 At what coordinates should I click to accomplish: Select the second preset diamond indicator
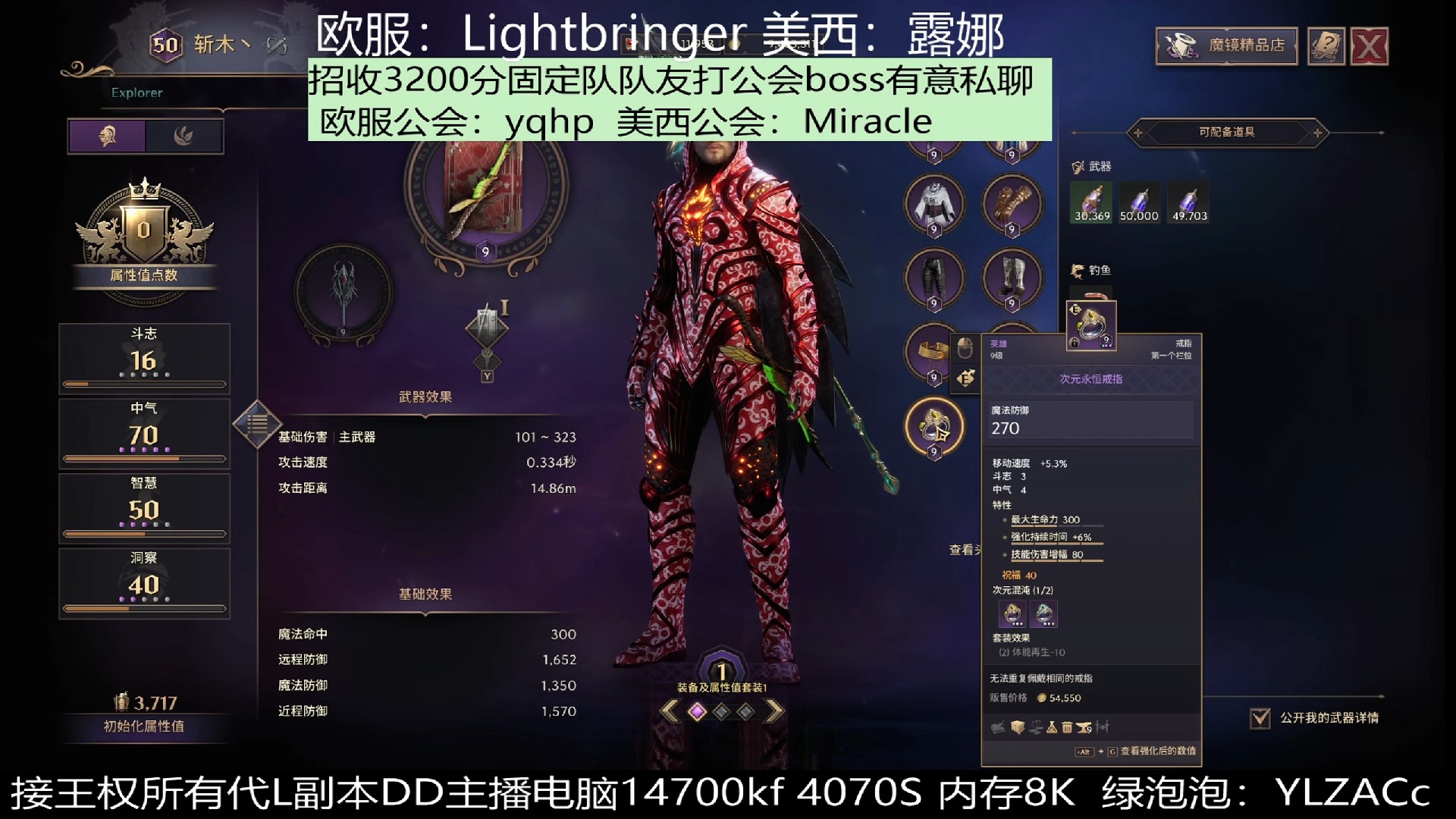[721, 711]
